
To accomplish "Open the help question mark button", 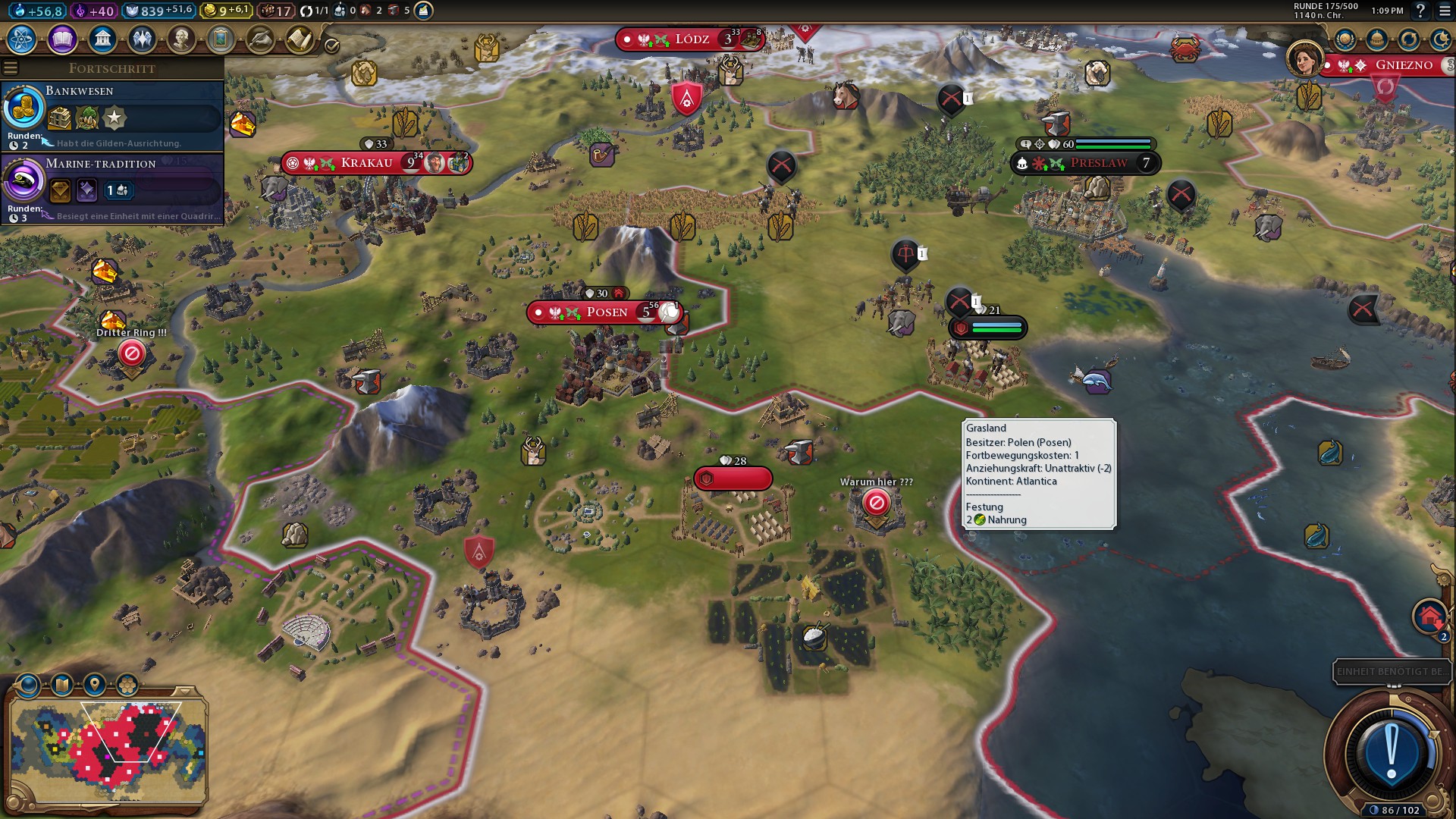I will pyautogui.click(x=1420, y=11).
